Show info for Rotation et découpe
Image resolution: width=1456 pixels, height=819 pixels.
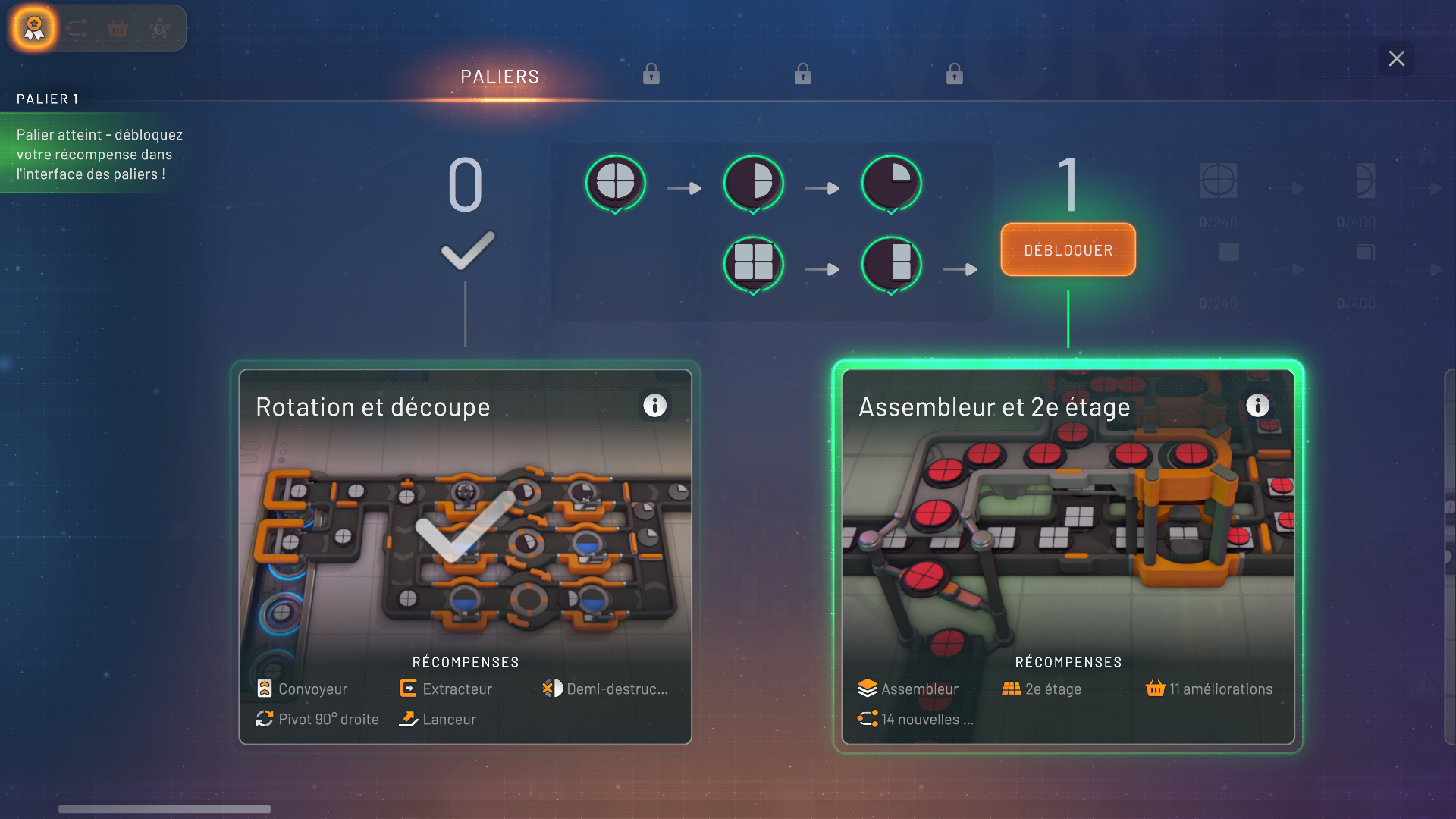(x=654, y=406)
